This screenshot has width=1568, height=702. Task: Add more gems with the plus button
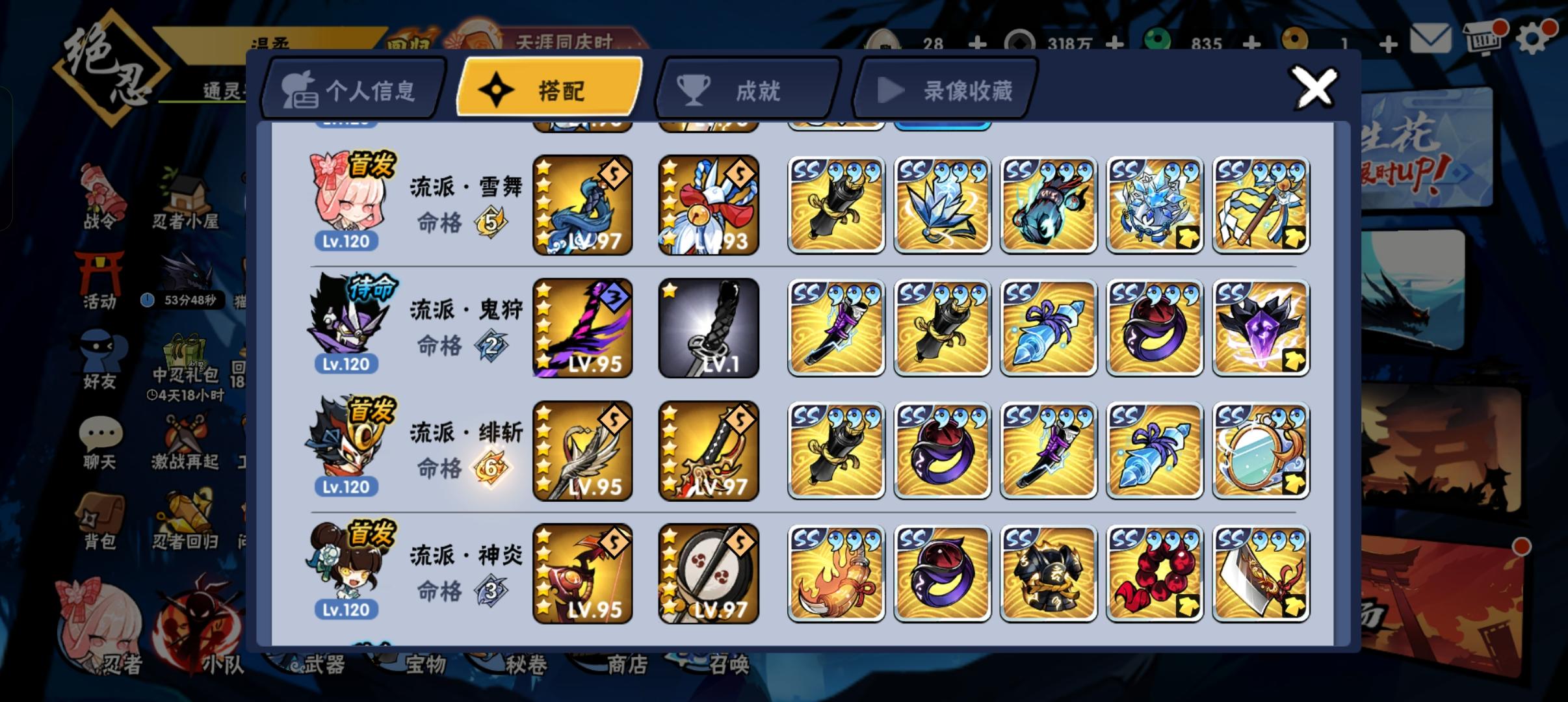click(1251, 44)
